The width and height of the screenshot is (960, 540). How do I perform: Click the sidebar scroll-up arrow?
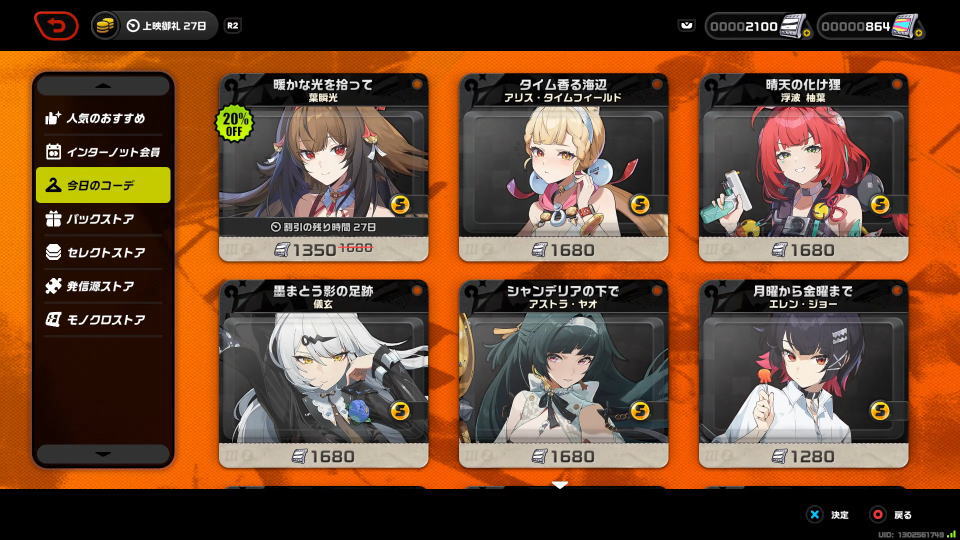(x=103, y=86)
